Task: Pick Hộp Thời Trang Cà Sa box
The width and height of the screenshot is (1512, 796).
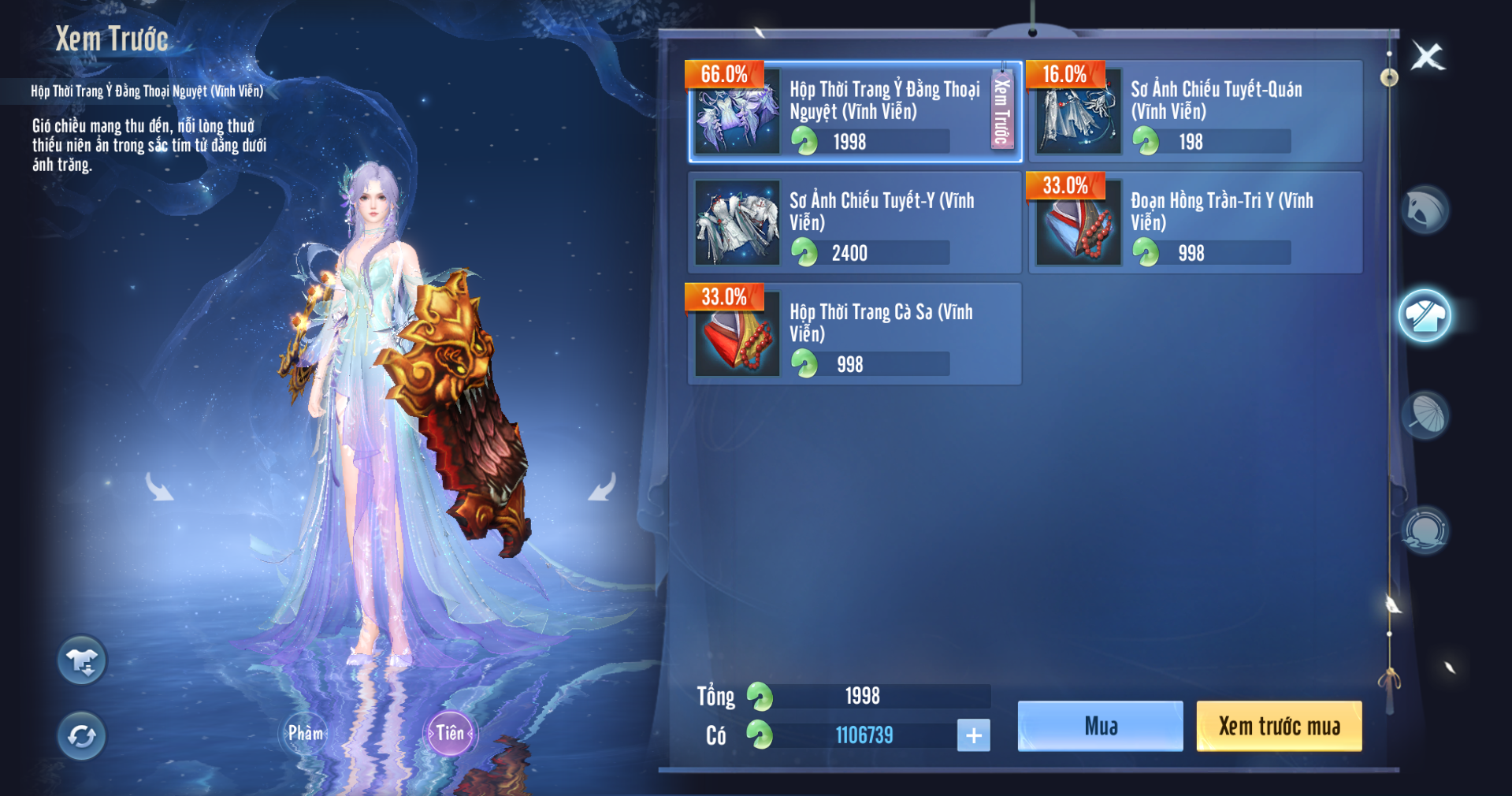Action: (x=855, y=334)
